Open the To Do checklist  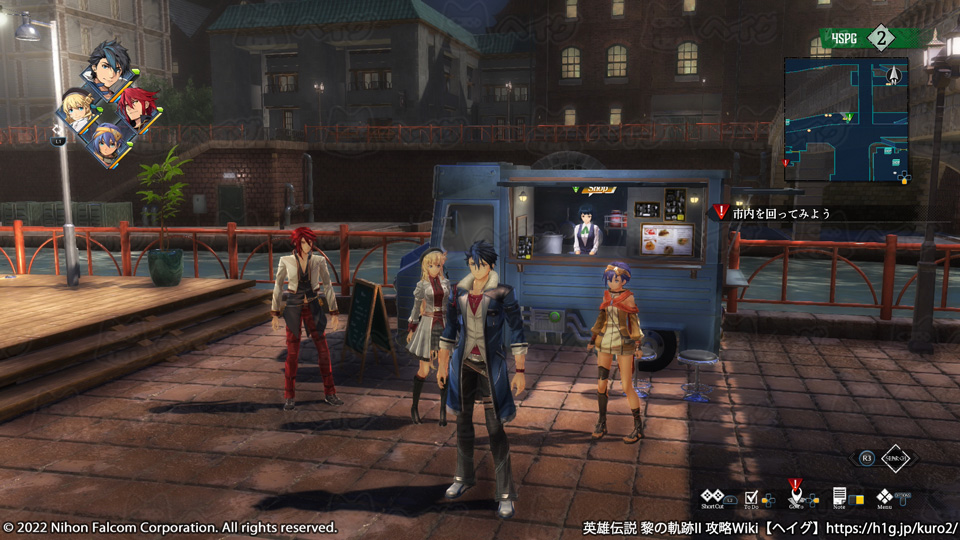752,496
